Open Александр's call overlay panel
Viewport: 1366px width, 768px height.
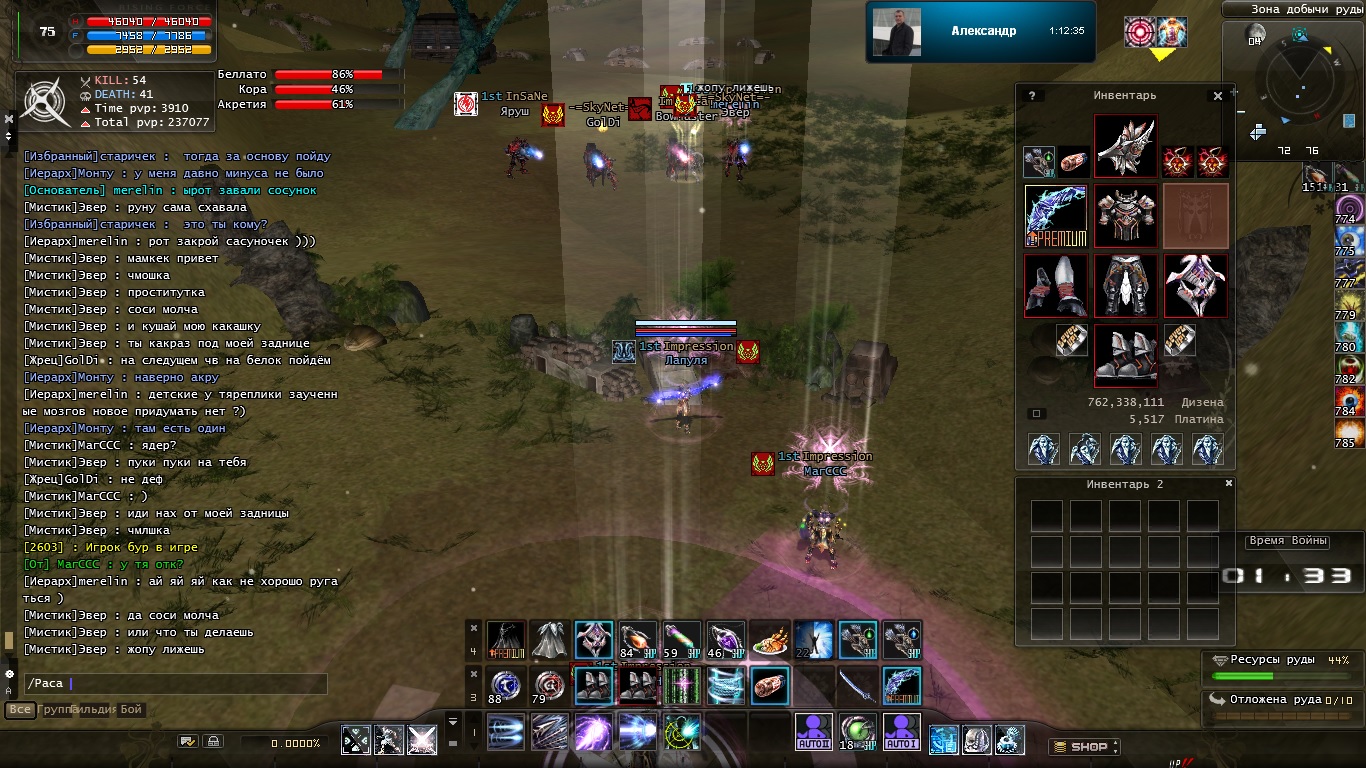point(980,32)
